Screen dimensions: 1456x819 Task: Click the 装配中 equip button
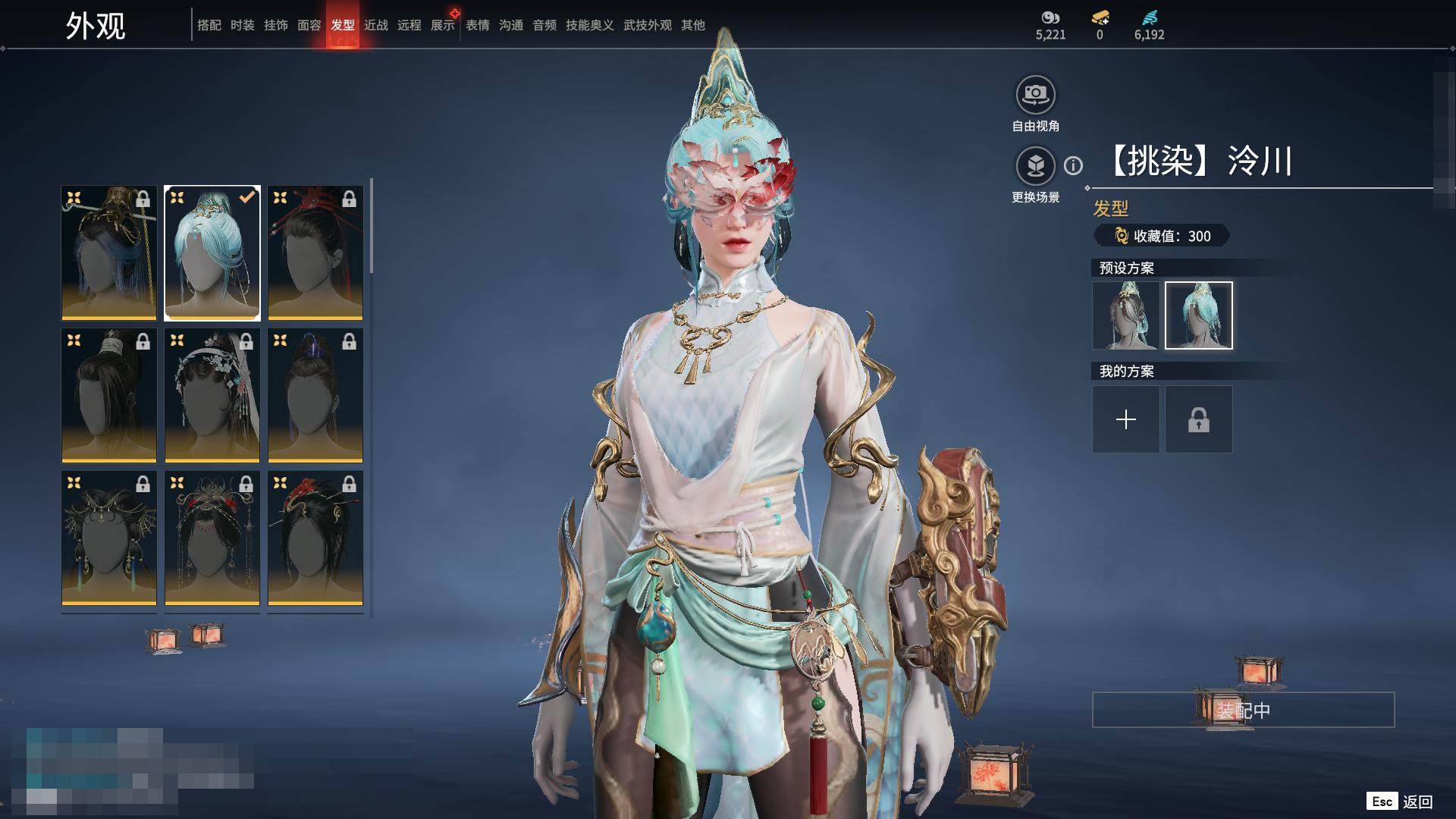coord(1243,710)
